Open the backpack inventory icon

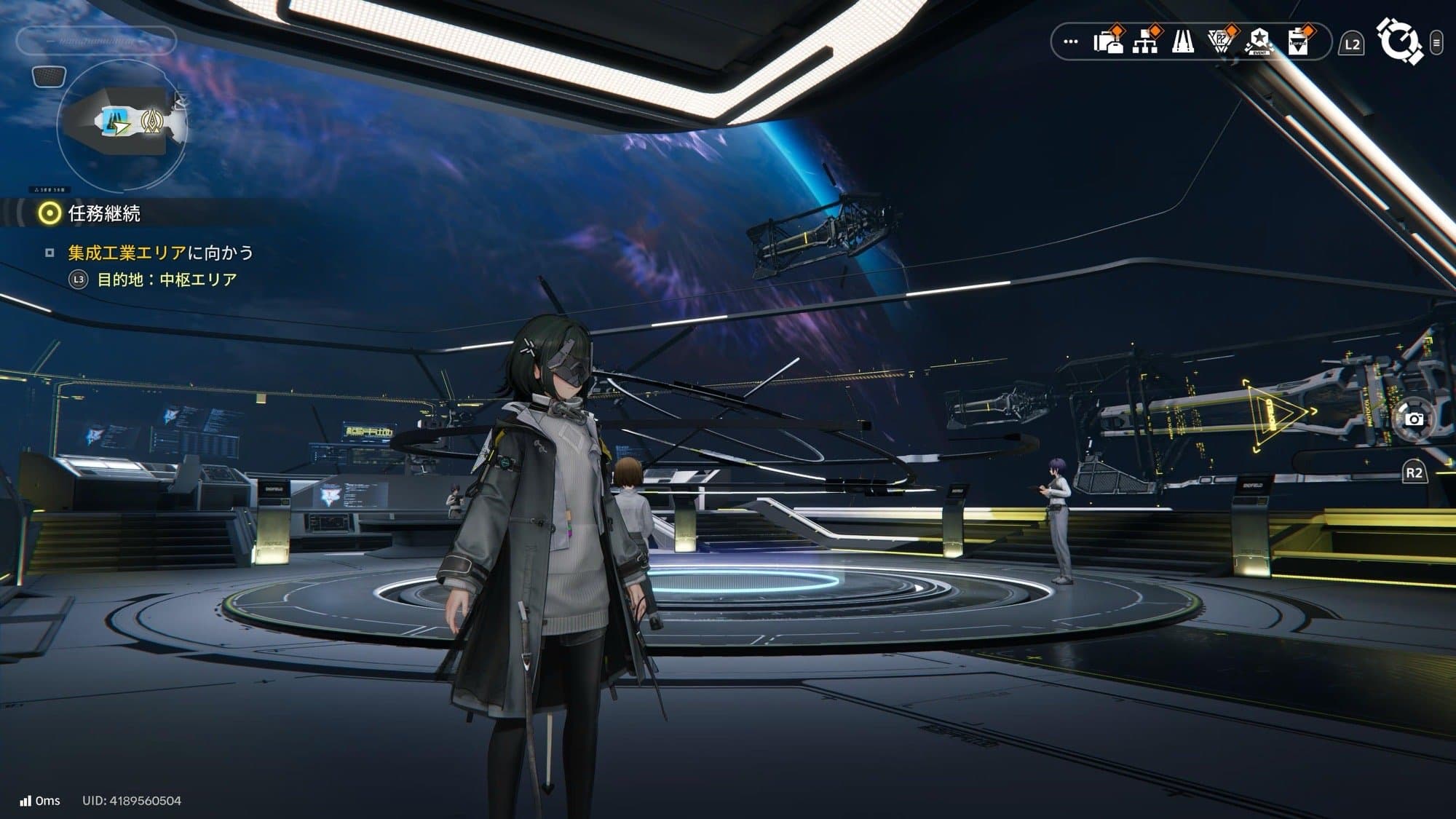[x=1108, y=42]
